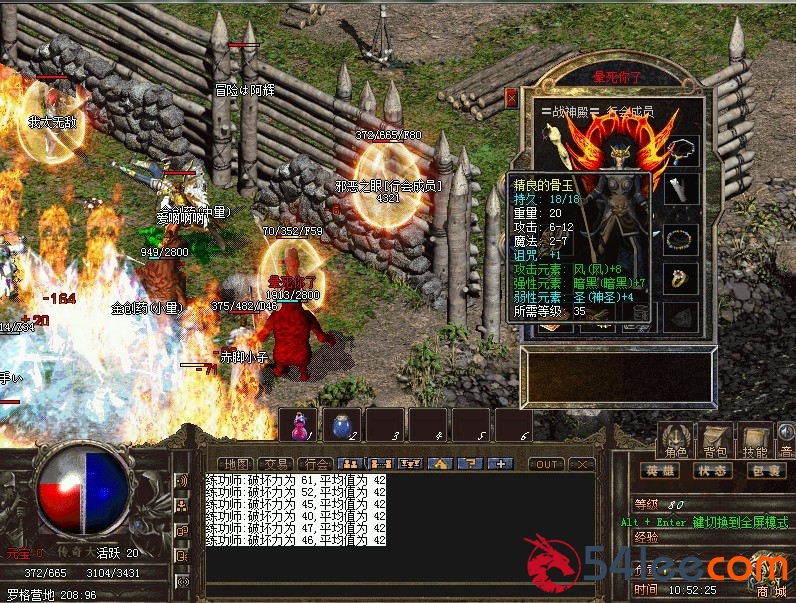
Task: Select the bracelet equipment slot
Action: [x=680, y=239]
